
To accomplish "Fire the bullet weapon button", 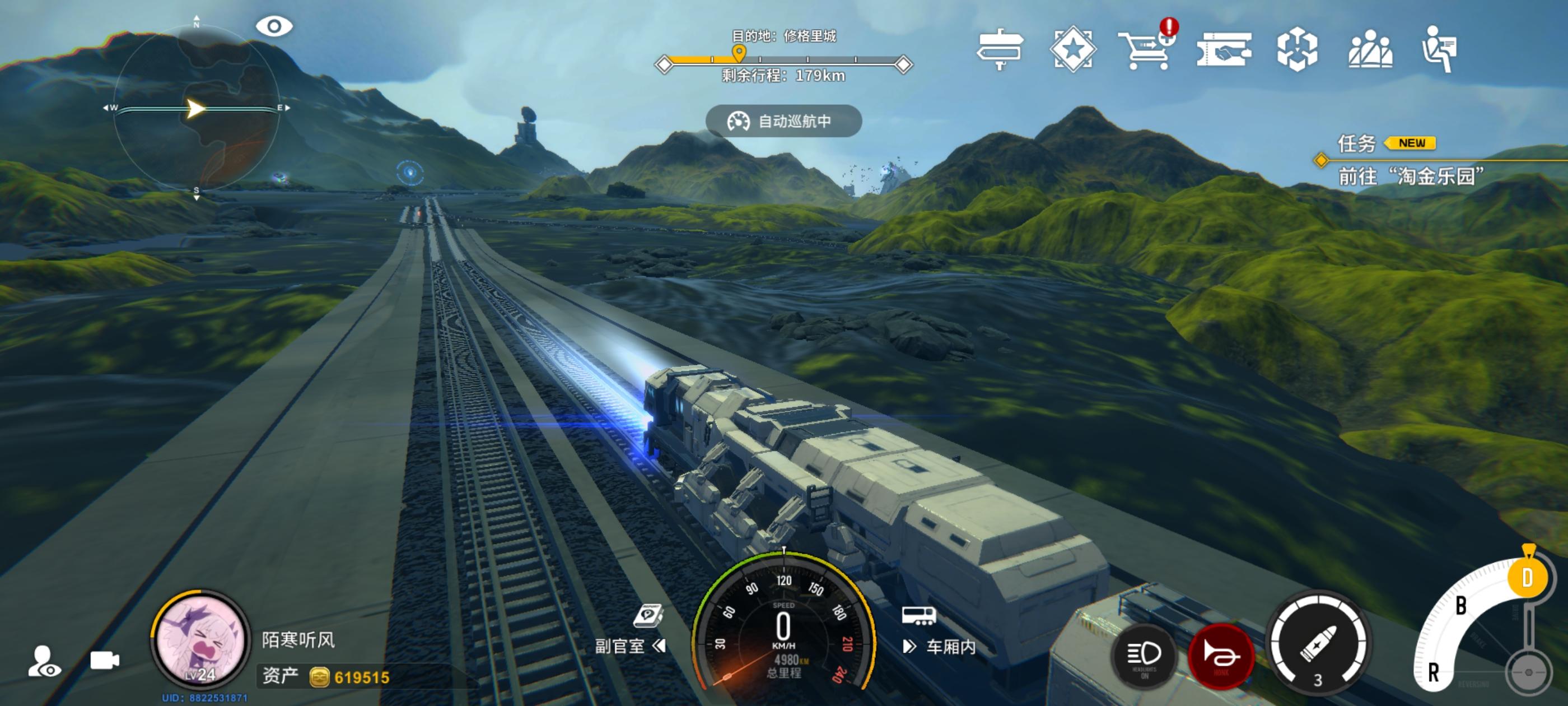I will pyautogui.click(x=1318, y=644).
